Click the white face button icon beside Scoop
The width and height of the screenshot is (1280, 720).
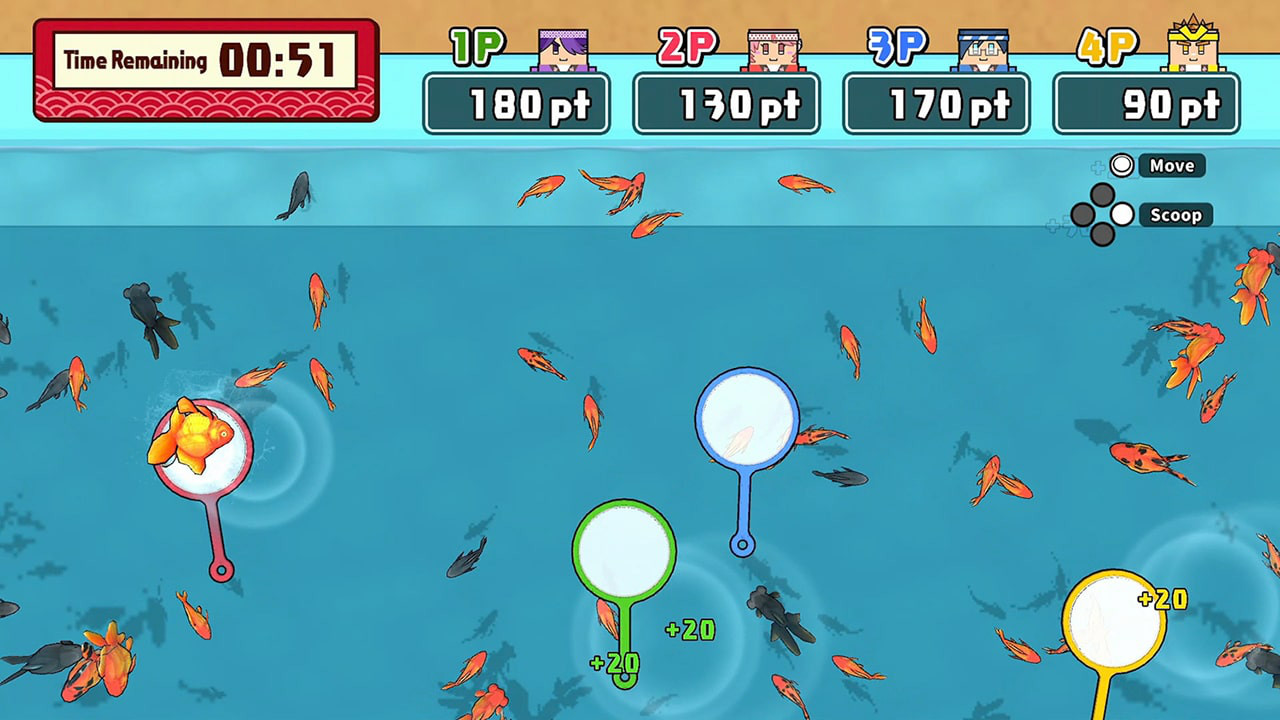pyautogui.click(x=1122, y=215)
